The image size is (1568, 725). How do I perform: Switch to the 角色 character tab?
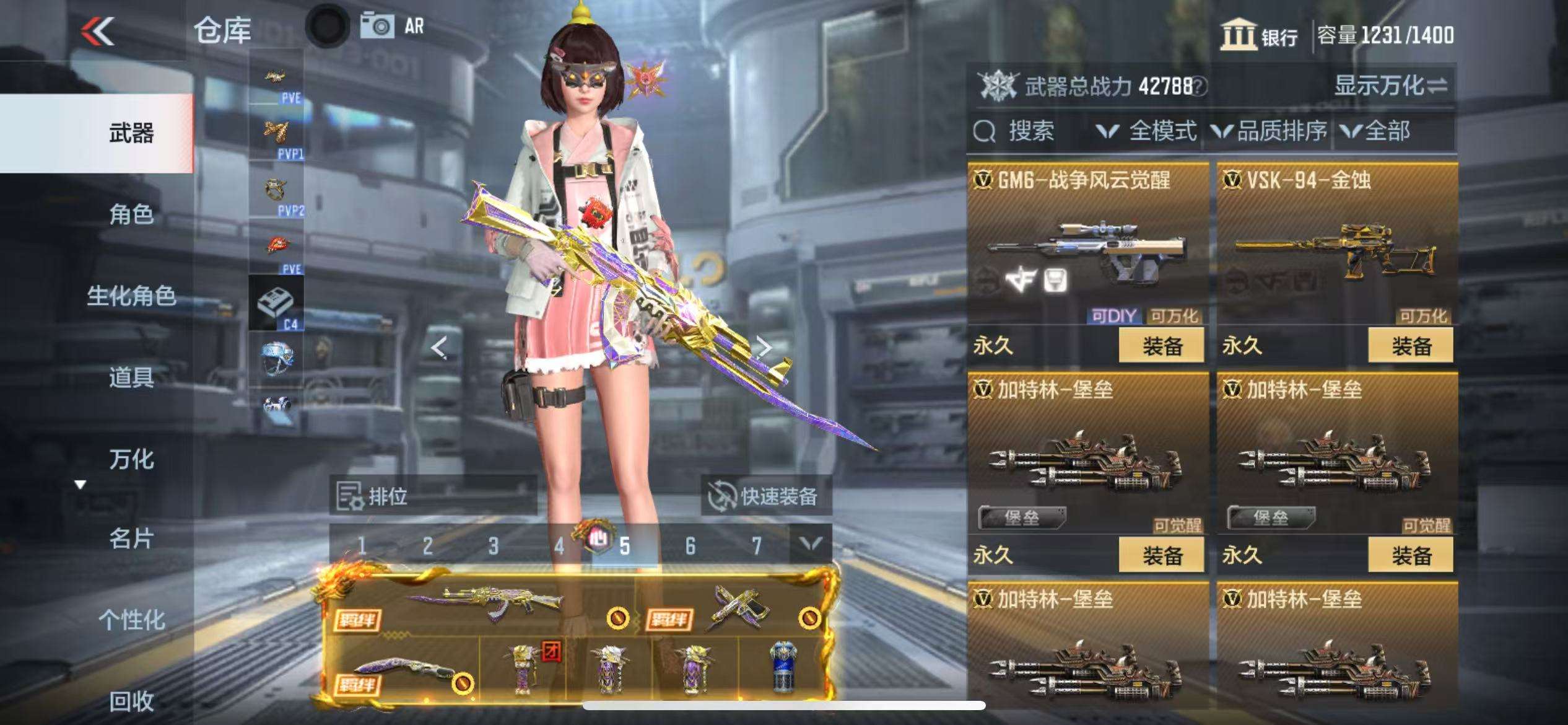coord(131,214)
